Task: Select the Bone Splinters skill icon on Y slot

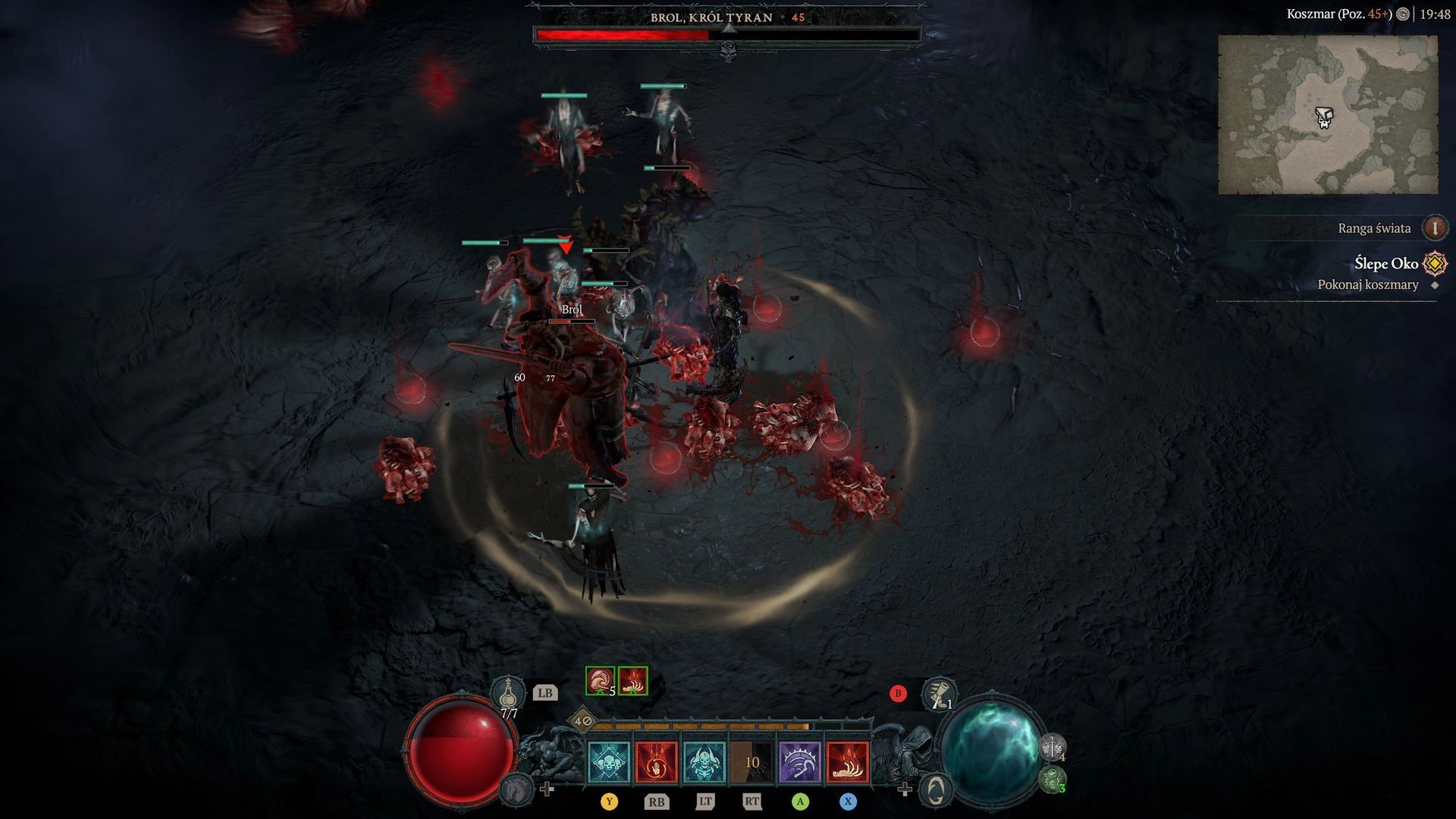Action: click(609, 762)
